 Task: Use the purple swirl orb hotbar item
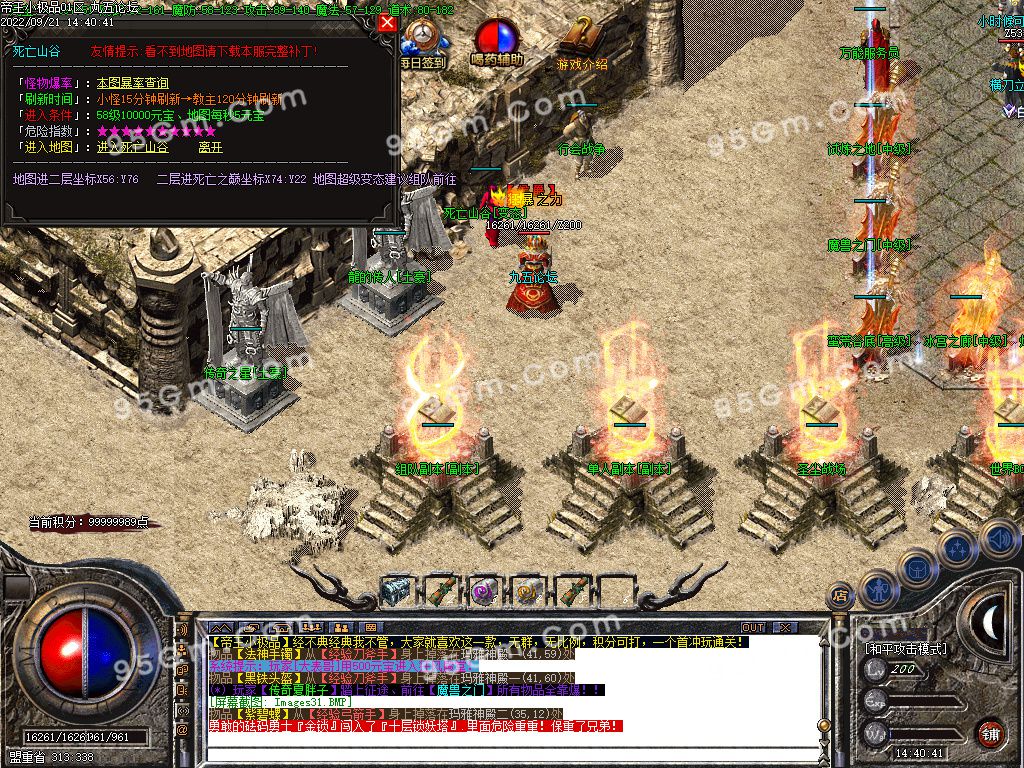click(484, 591)
